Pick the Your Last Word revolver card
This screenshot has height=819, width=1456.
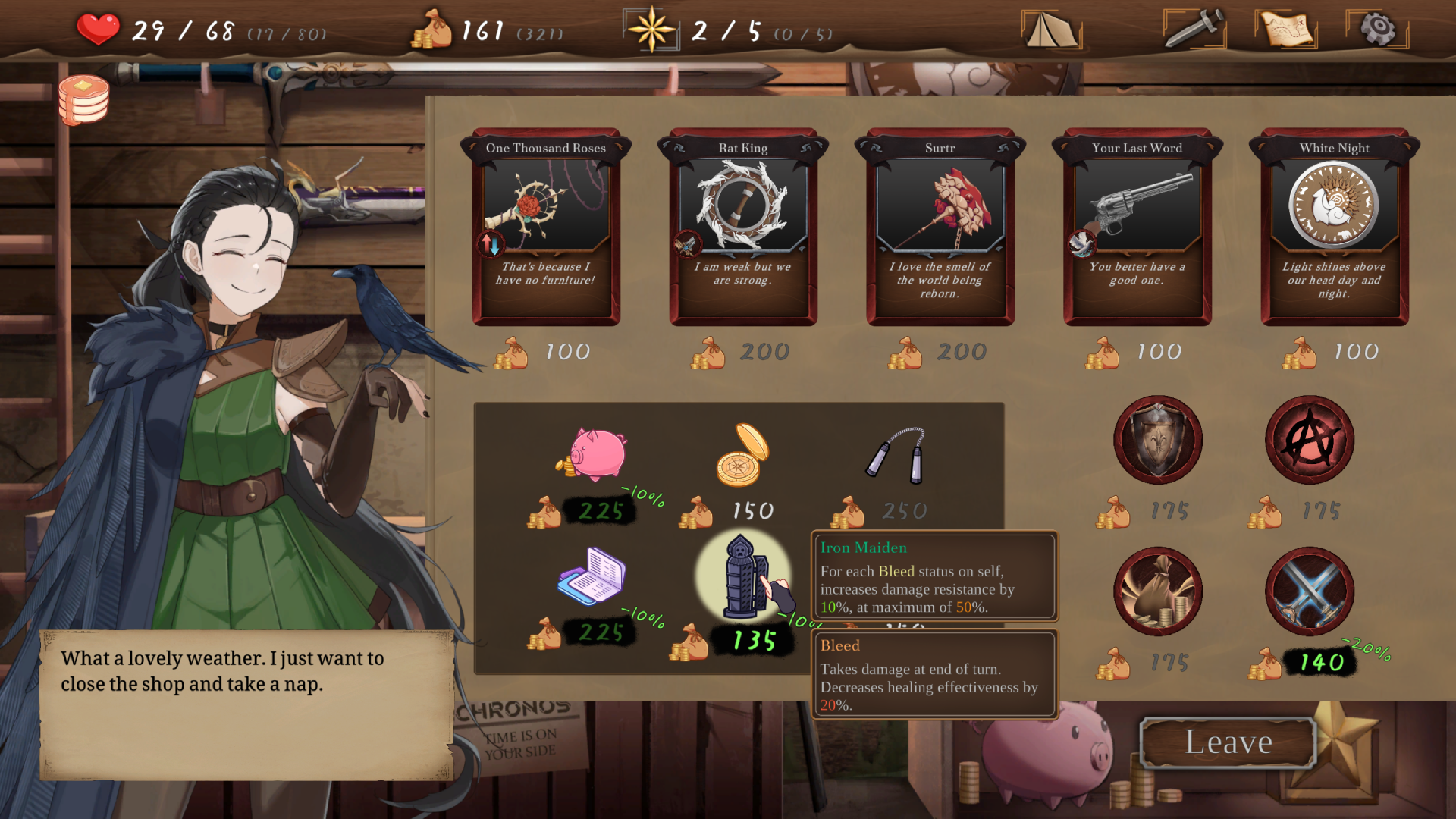1137,227
